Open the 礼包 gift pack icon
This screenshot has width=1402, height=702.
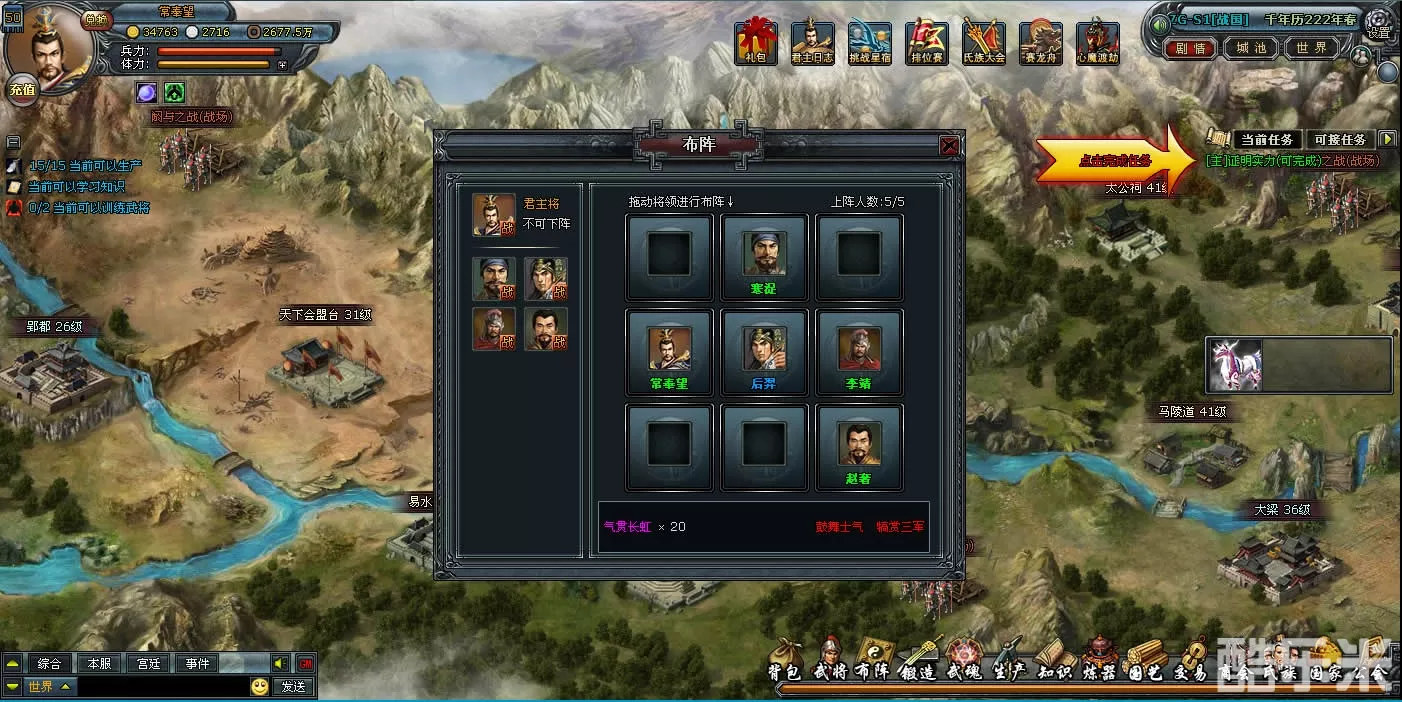point(755,44)
